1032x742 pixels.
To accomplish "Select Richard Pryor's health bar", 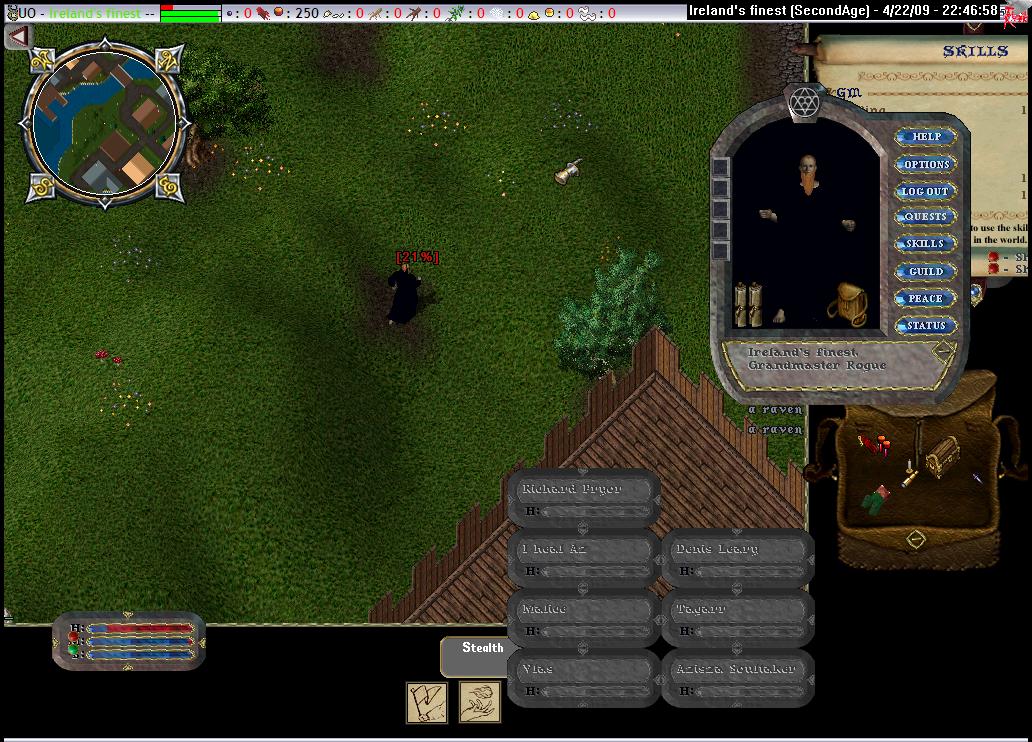I will pyautogui.click(x=583, y=498).
